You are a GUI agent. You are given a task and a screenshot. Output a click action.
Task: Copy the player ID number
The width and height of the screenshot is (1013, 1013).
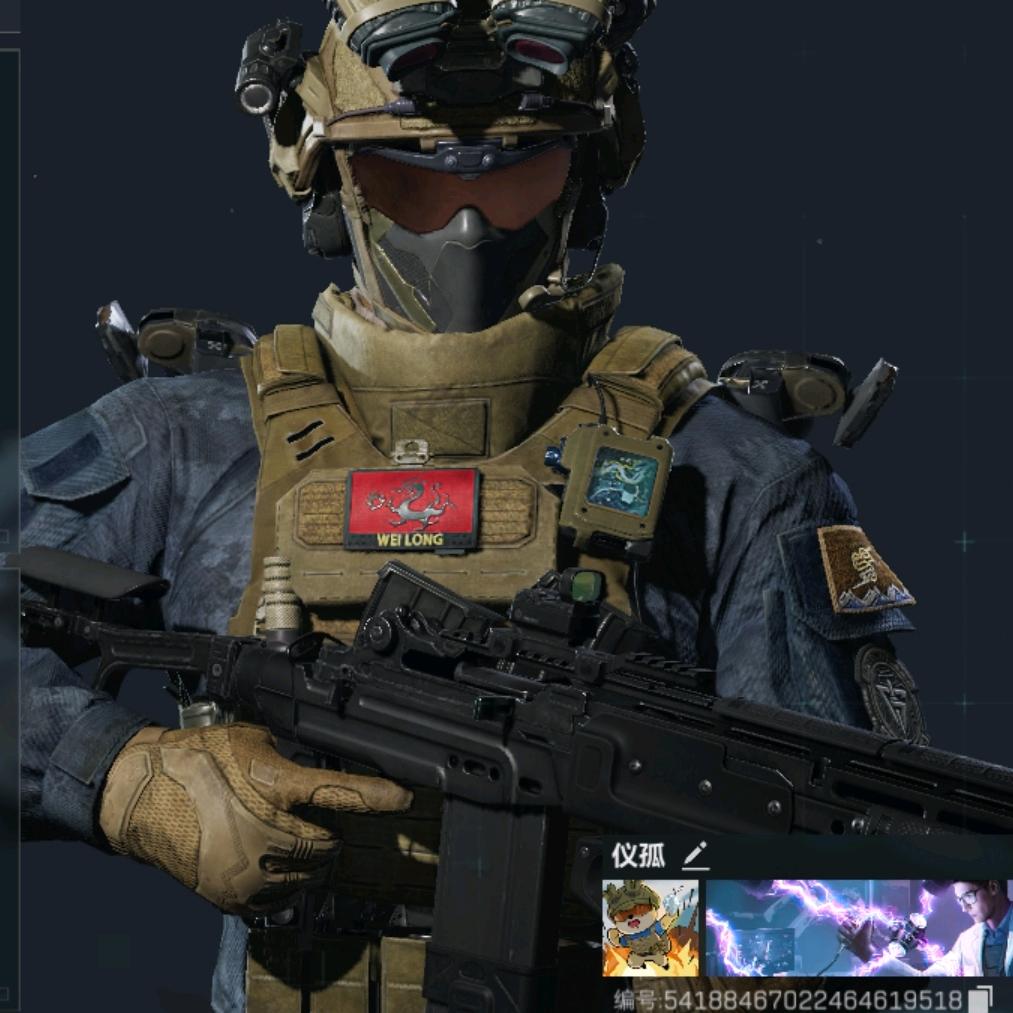click(x=983, y=999)
